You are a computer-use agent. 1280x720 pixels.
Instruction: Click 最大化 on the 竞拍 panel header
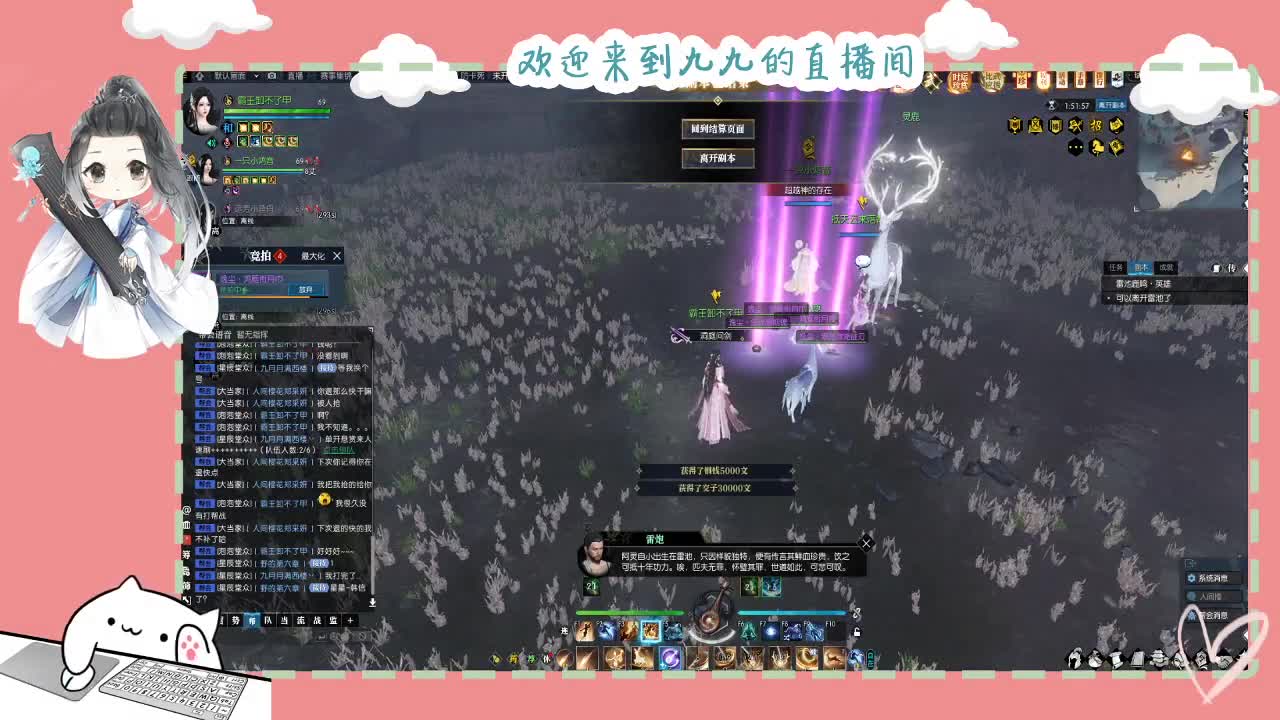313,256
